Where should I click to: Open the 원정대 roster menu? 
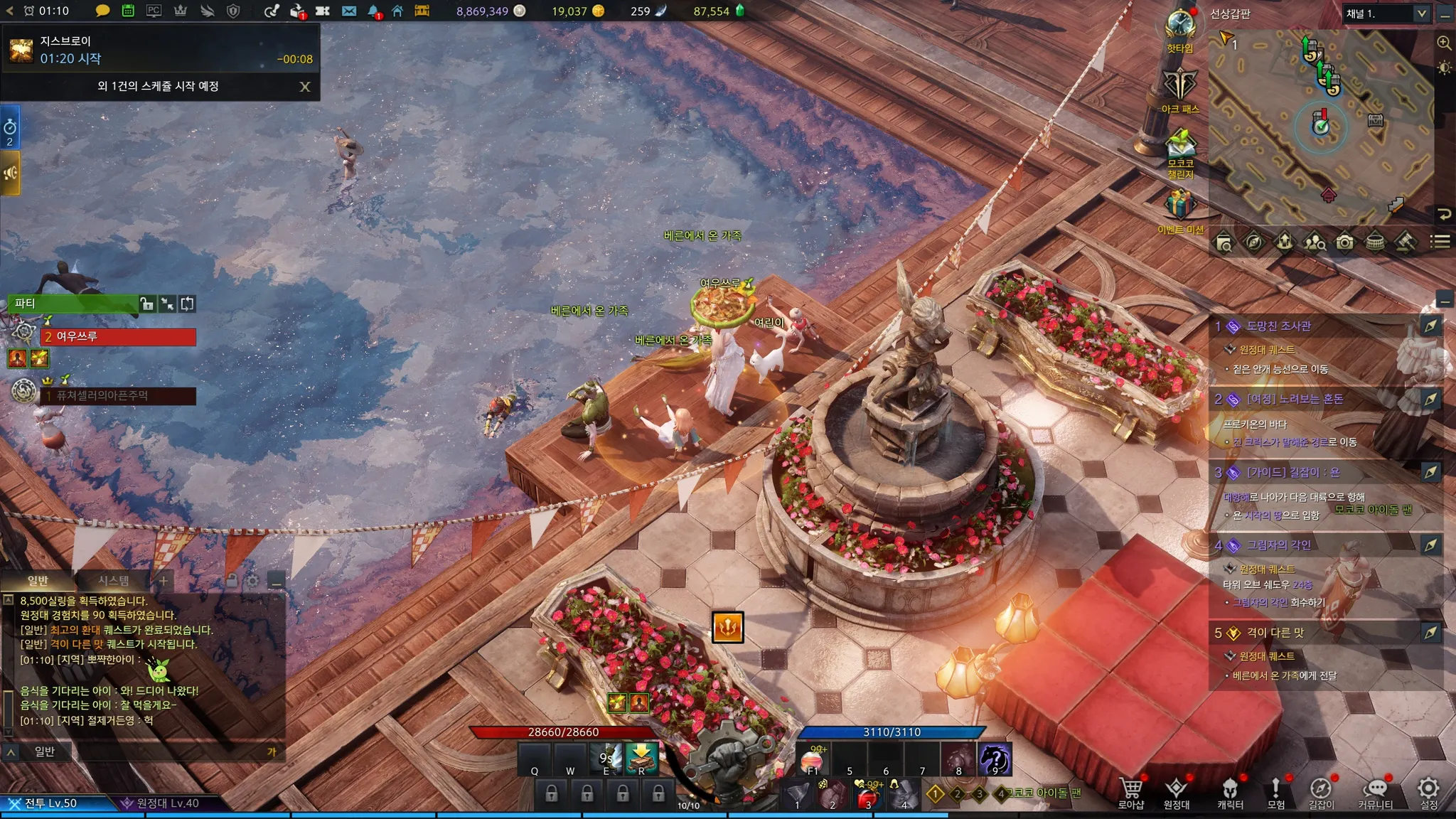(1177, 791)
